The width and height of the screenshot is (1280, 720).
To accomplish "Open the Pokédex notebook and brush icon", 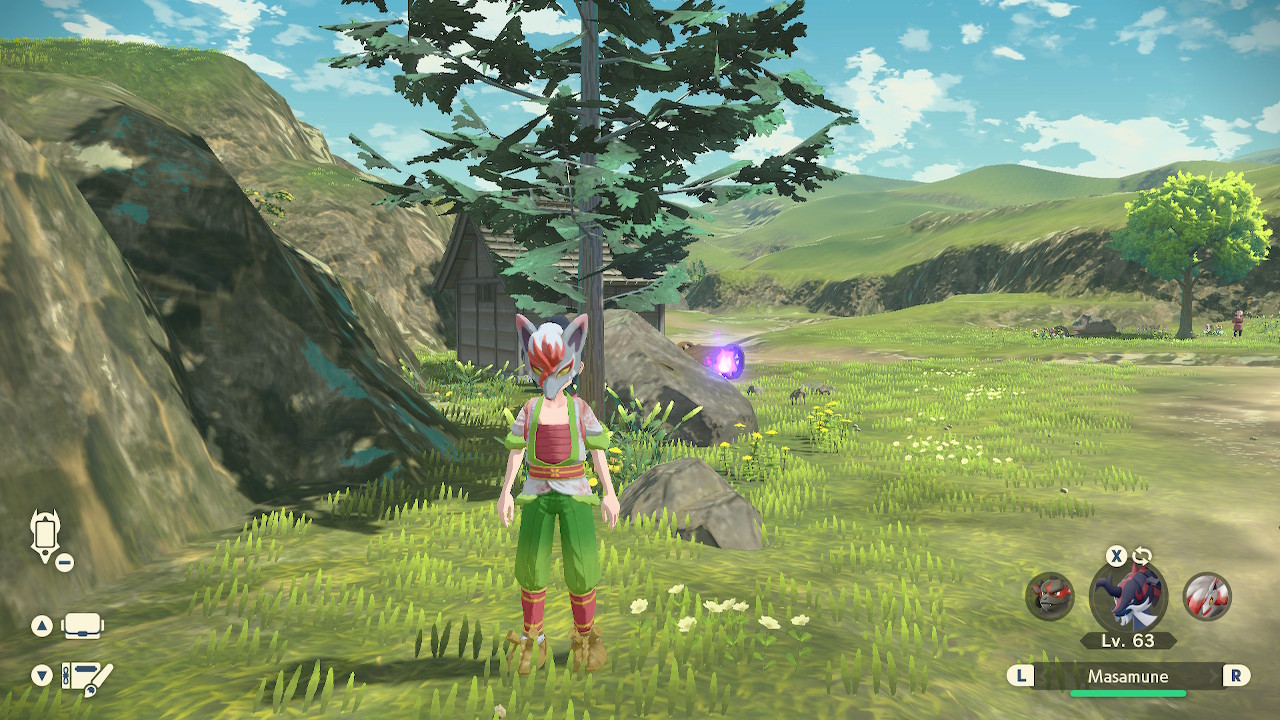I will [x=86, y=677].
